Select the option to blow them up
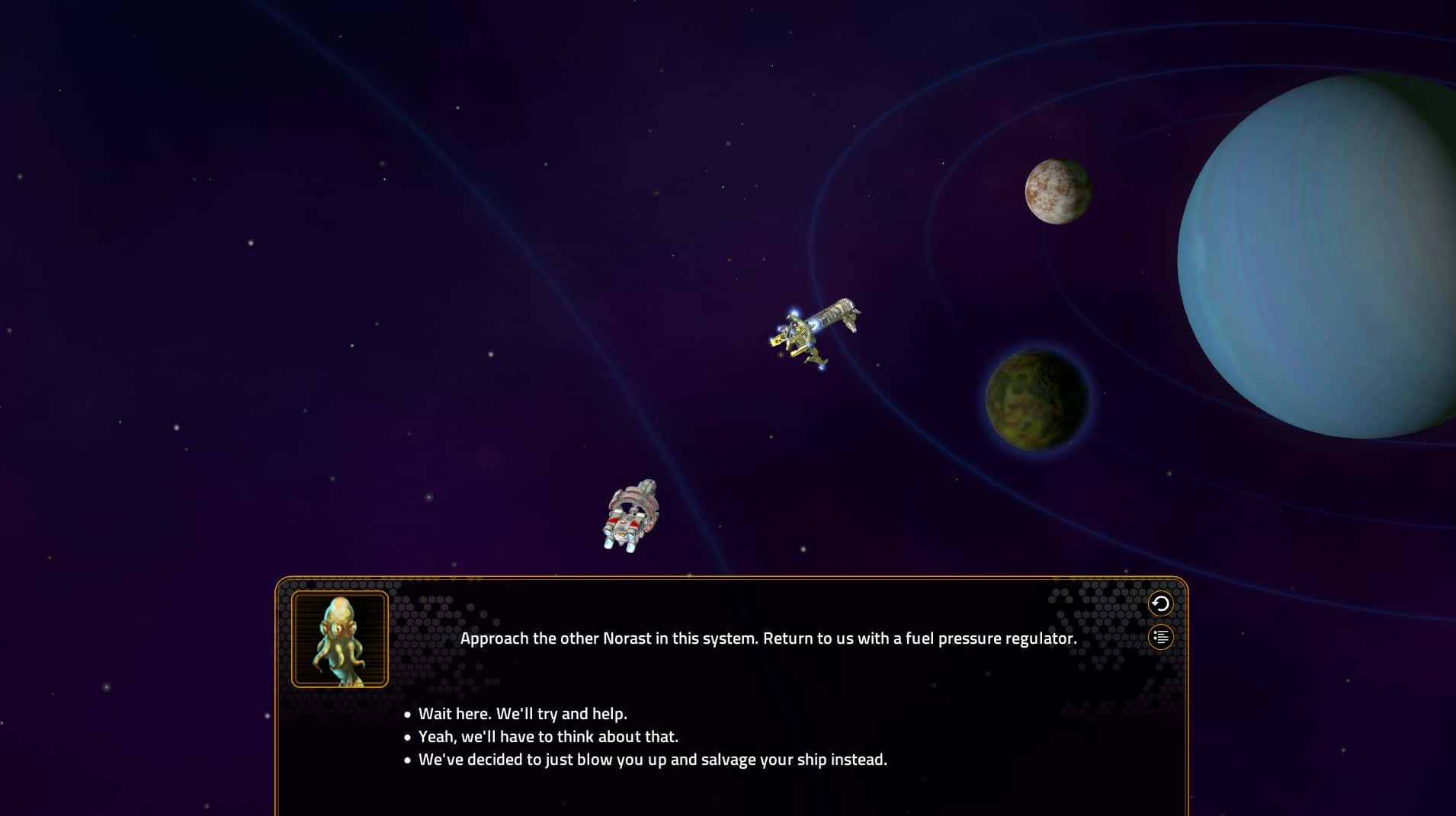Screen dimensions: 1456x816 652,759
